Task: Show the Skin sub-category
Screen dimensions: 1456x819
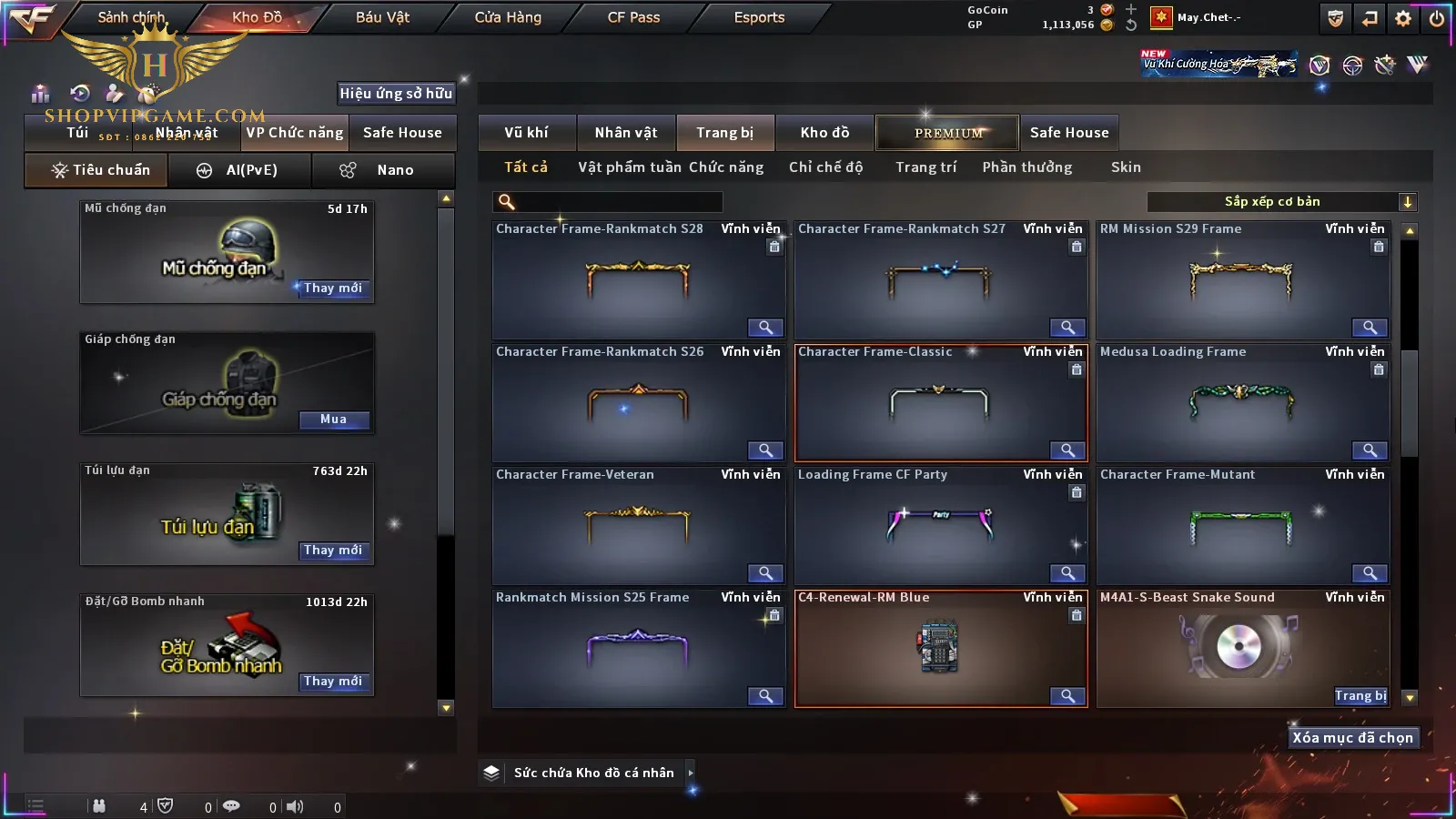Action: tap(1126, 167)
